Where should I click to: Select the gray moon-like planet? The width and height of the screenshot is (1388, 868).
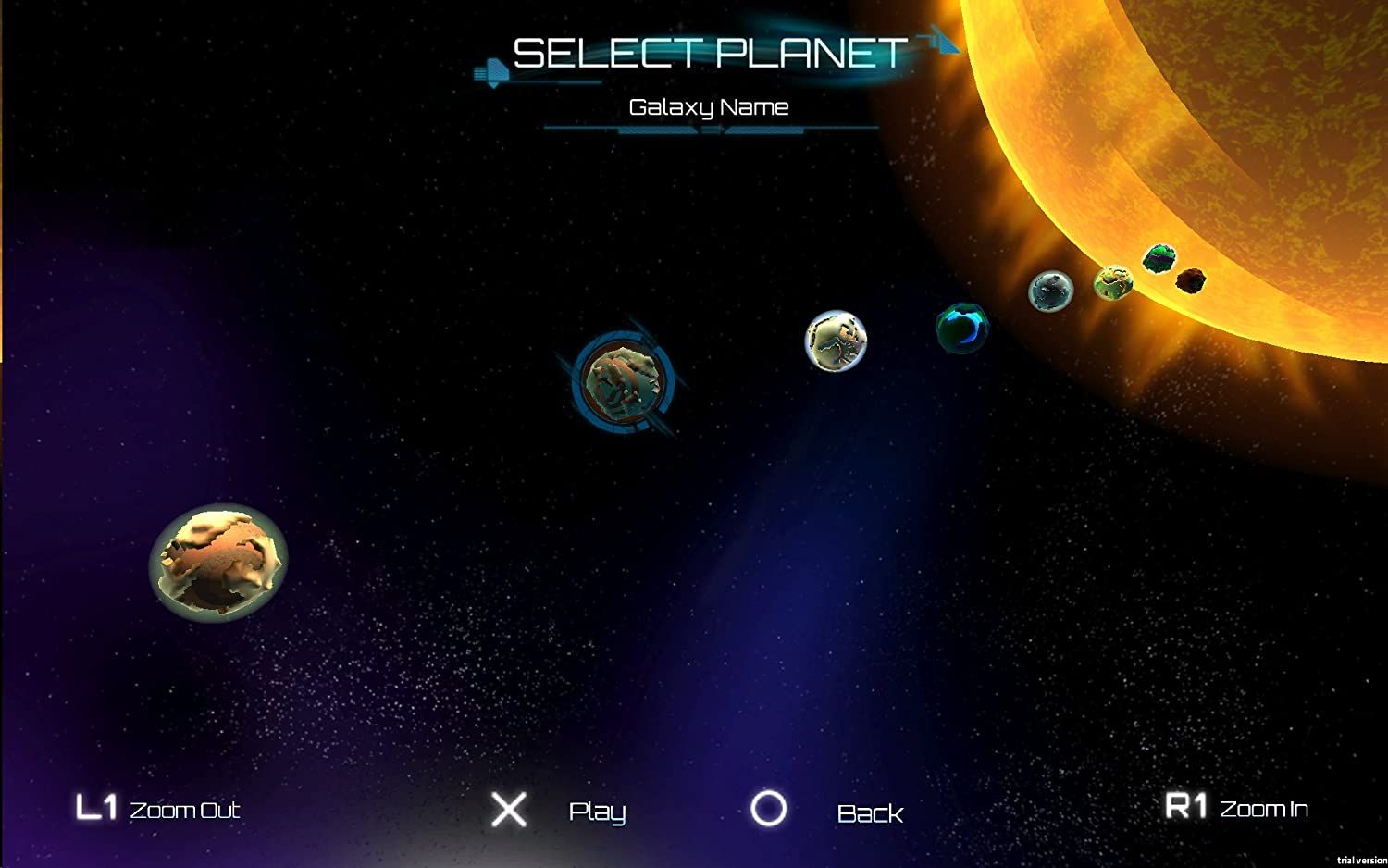click(1050, 291)
